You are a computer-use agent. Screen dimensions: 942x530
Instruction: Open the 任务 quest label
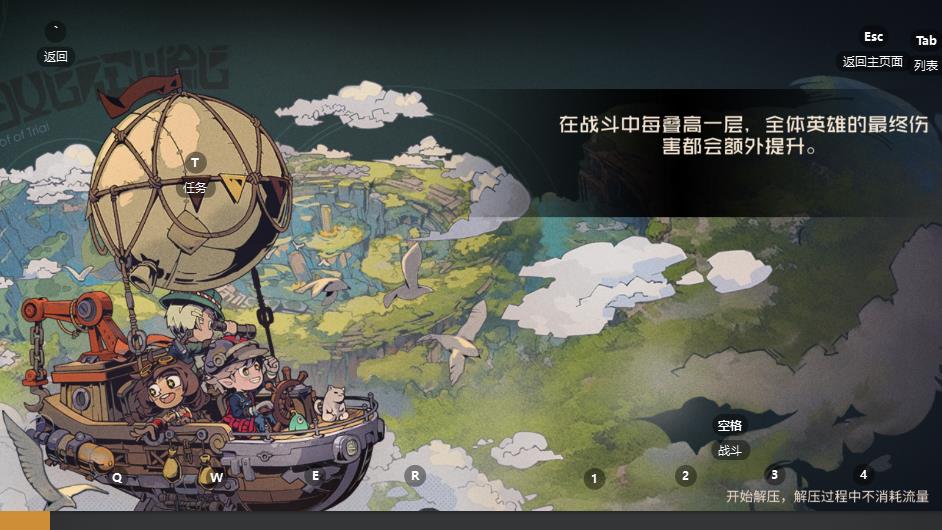(196, 187)
